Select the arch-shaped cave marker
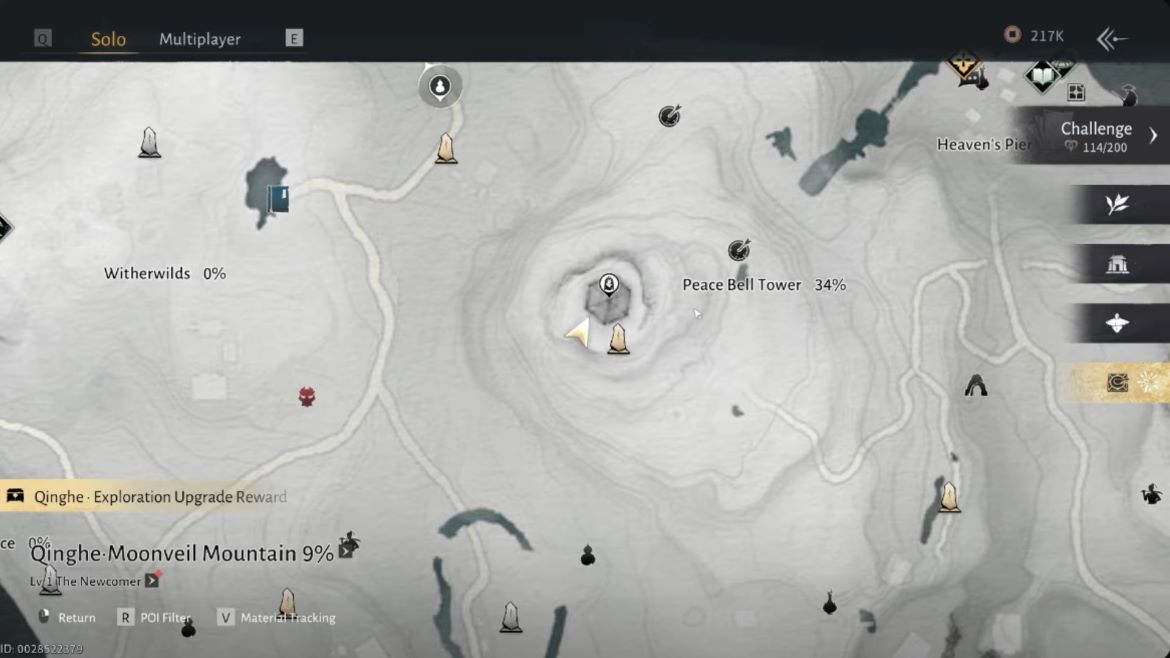The image size is (1170, 658). [976, 386]
